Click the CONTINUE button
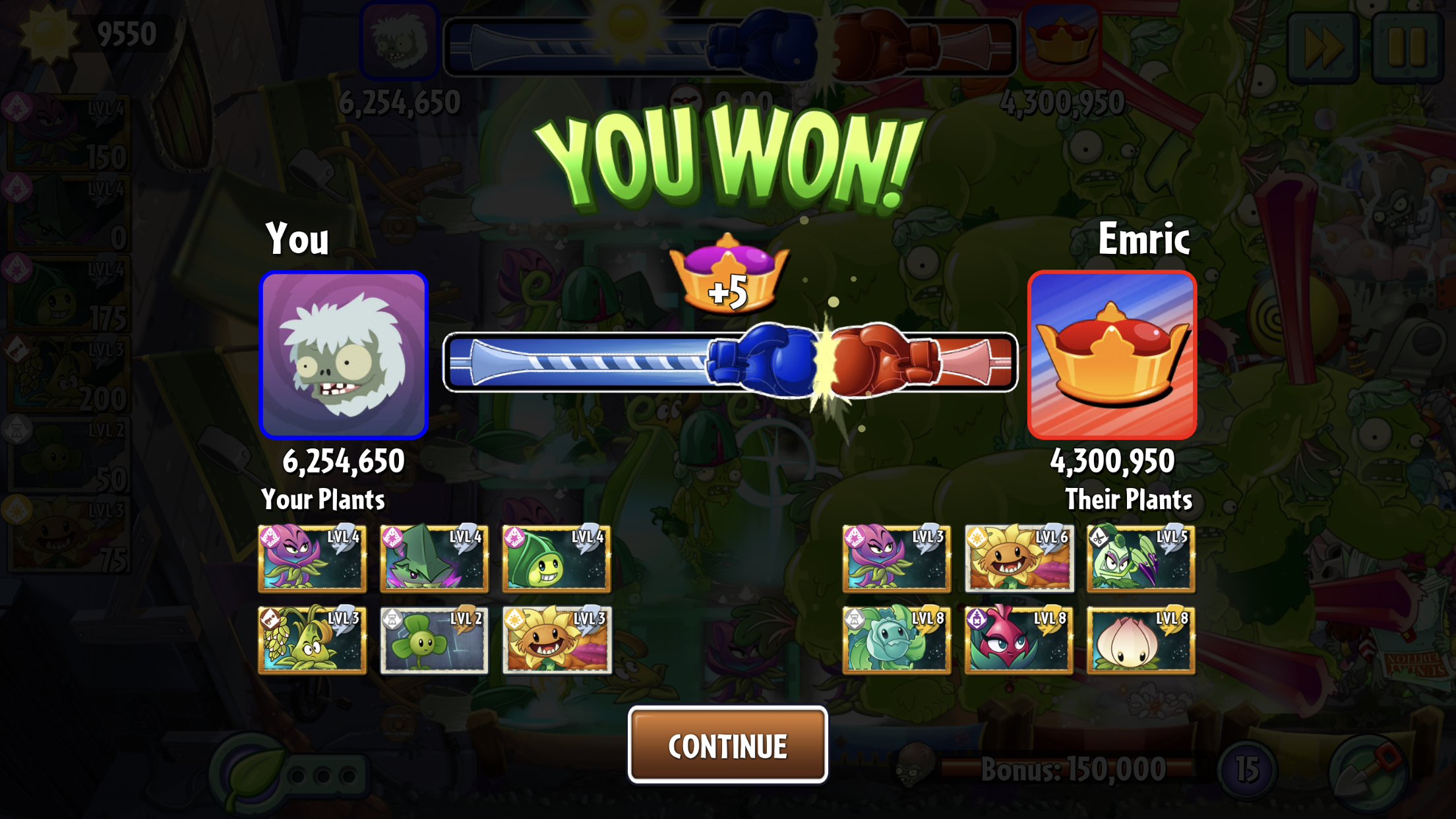 click(x=727, y=745)
